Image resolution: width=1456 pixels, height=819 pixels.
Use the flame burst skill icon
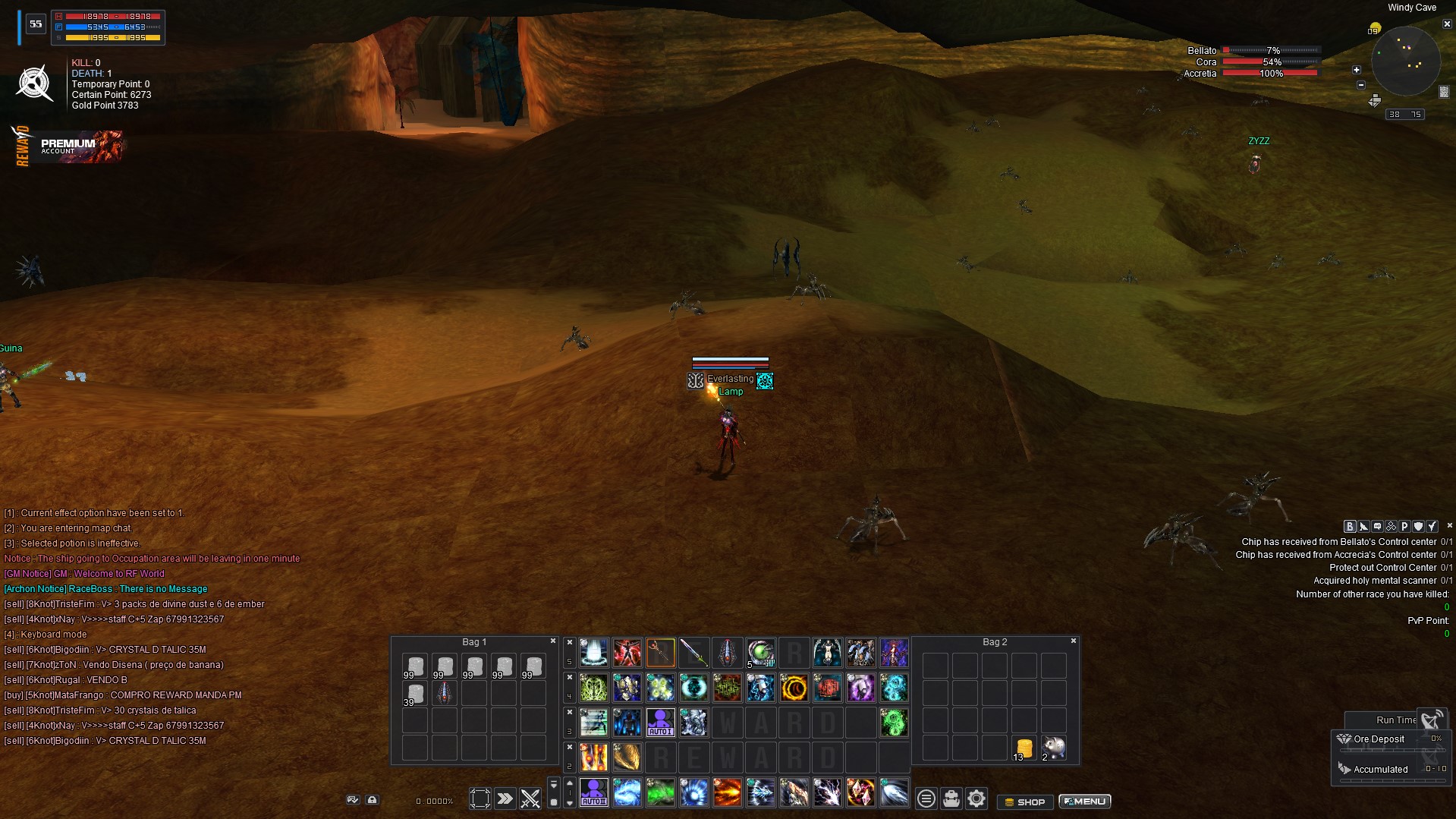(727, 793)
